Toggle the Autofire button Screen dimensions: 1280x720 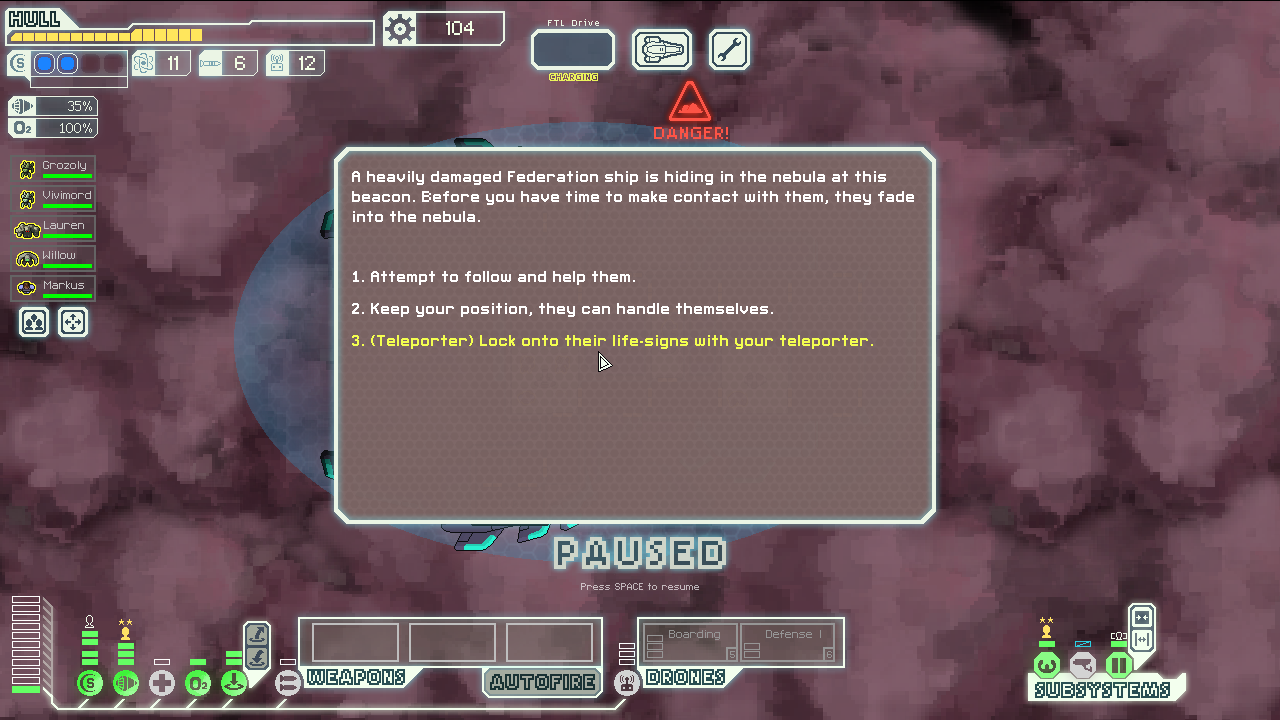542,682
